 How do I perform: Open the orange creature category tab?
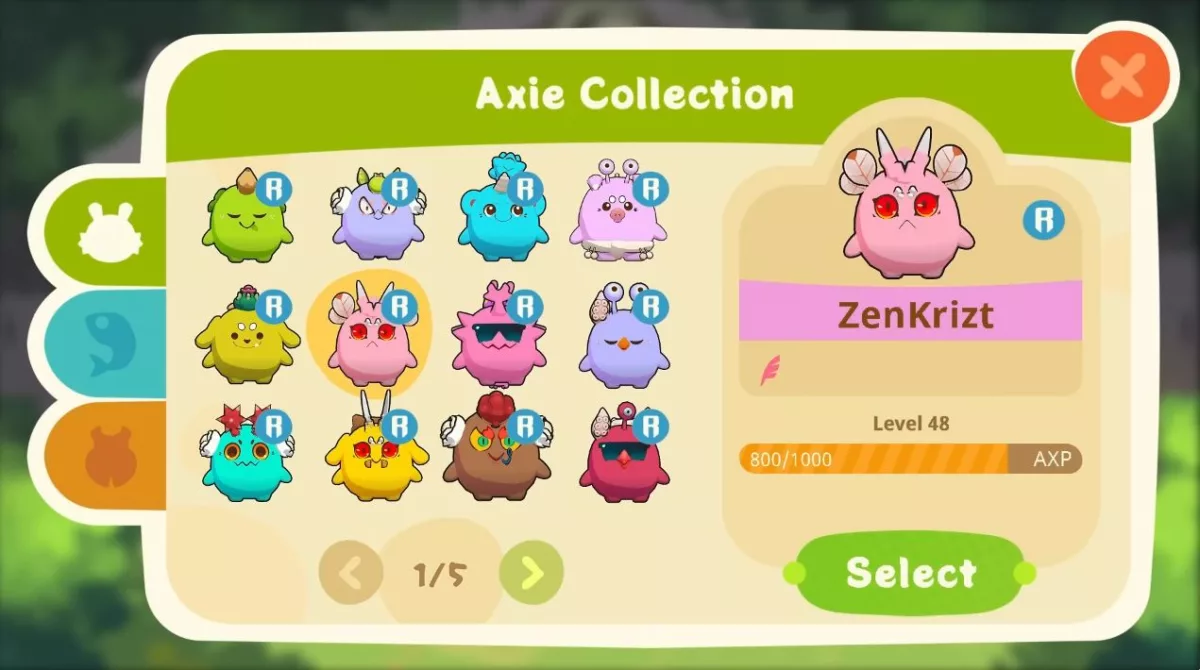click(x=108, y=457)
